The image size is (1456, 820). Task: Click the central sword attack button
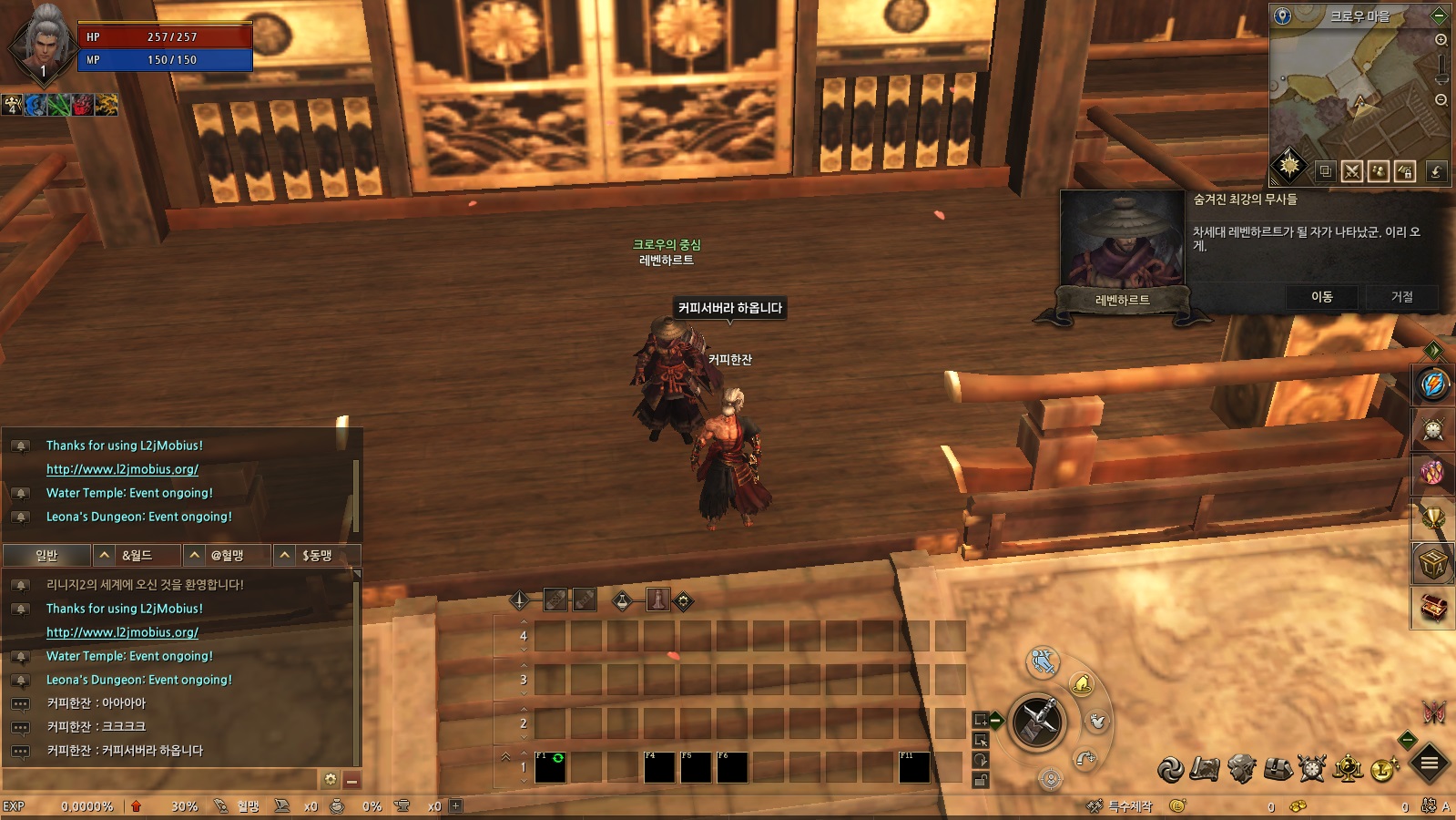pyautogui.click(x=1037, y=722)
